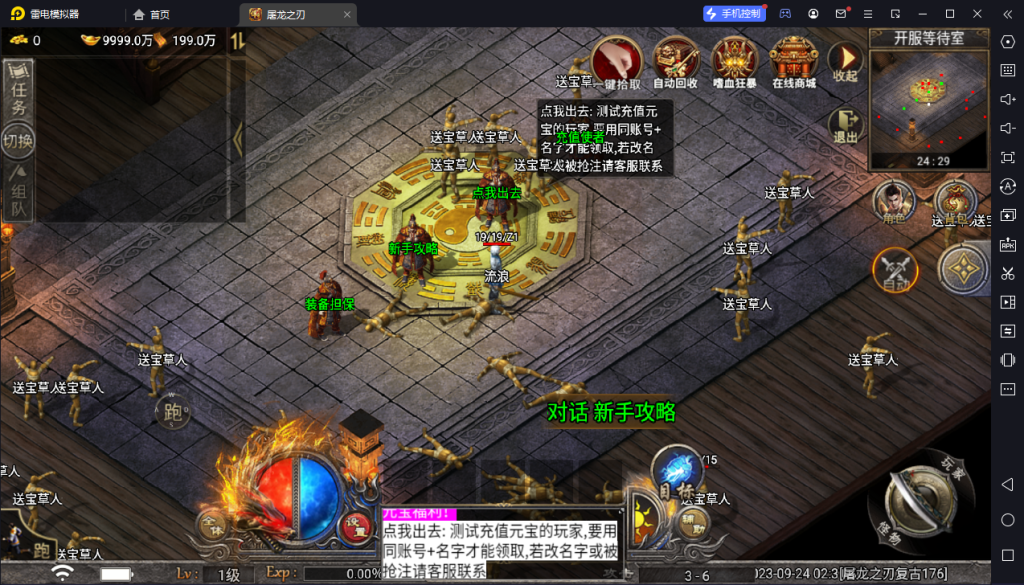Click the 退出 exit button

[846, 126]
